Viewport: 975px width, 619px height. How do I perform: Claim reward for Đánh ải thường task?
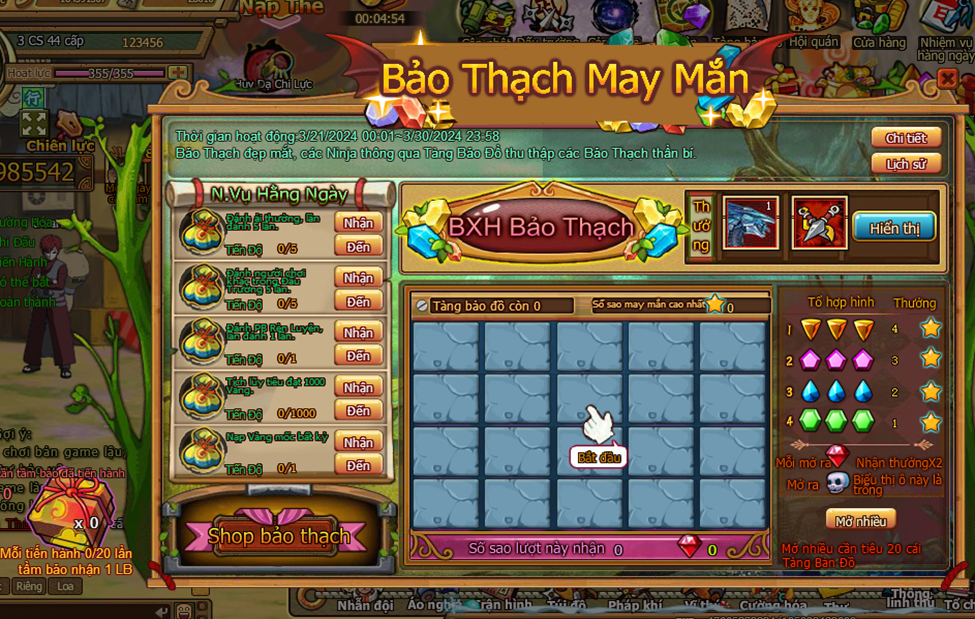tap(358, 222)
